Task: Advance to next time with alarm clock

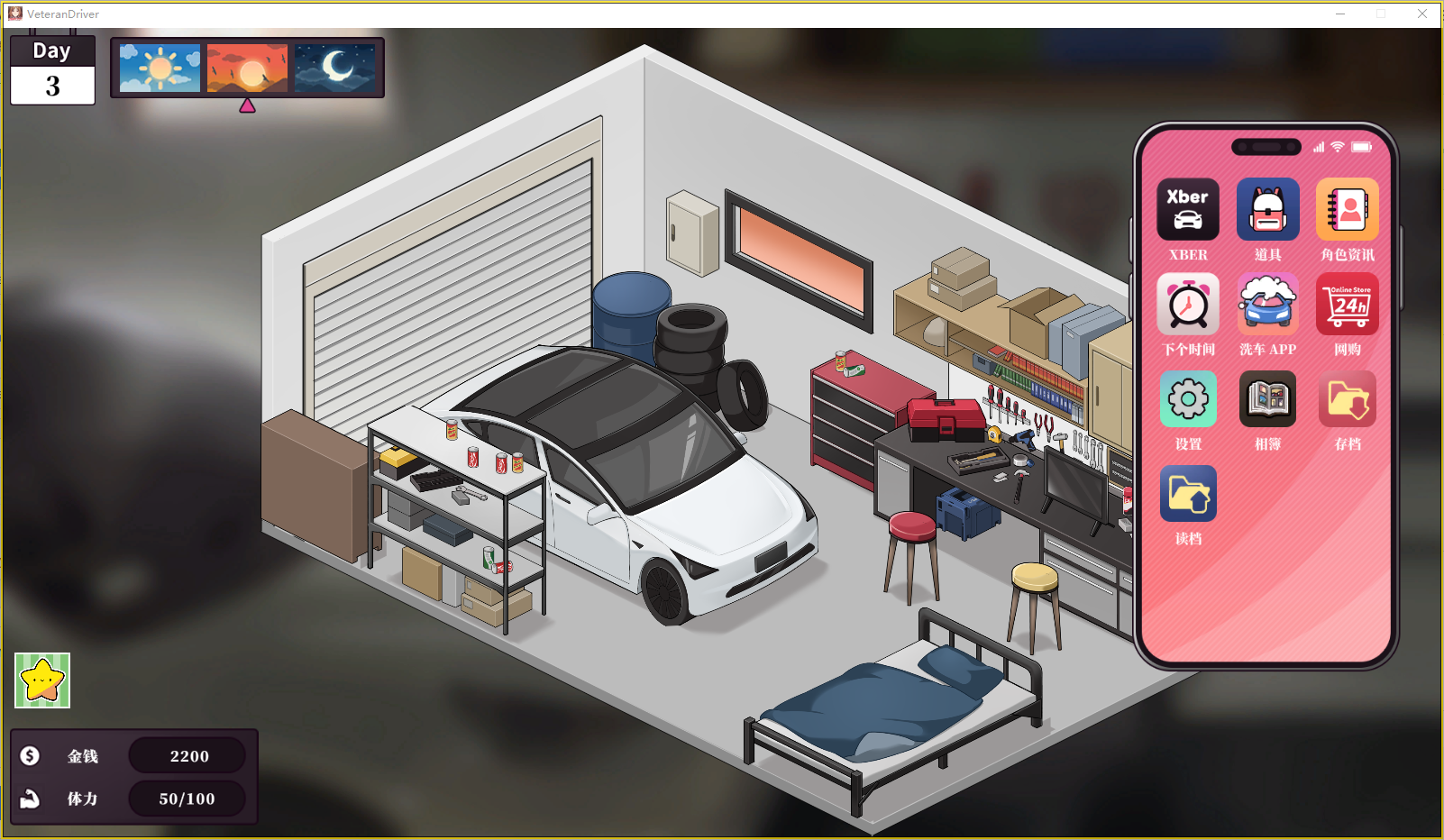Action: [1188, 305]
